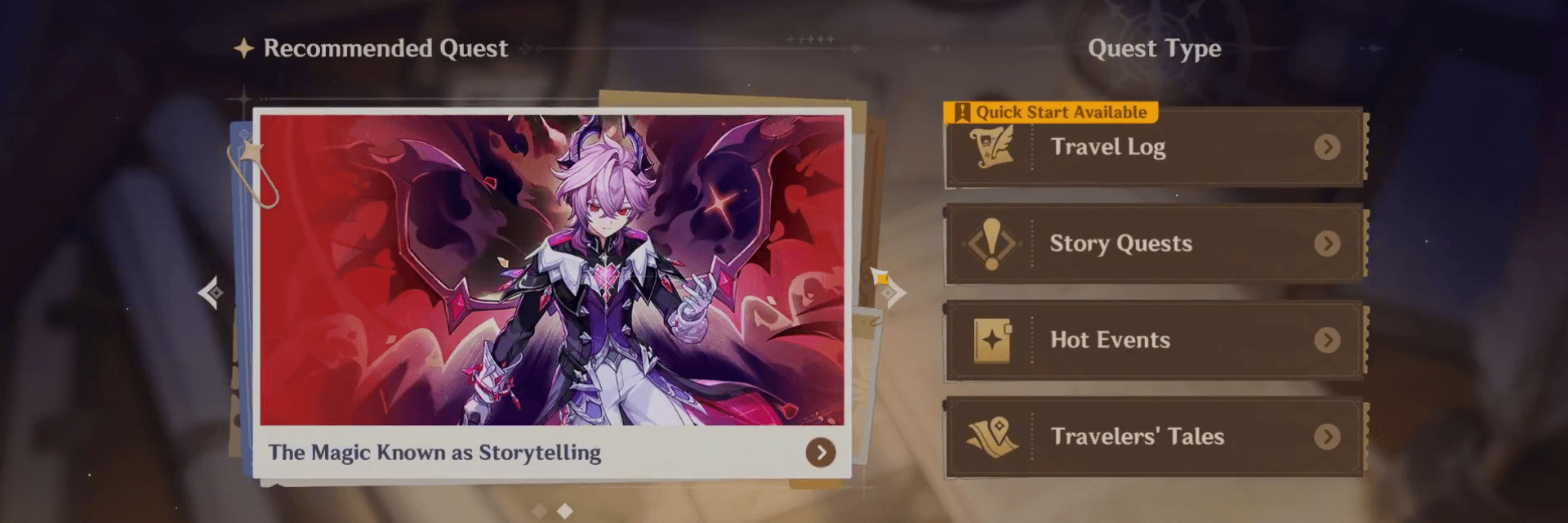Show the previous recommended quest

coord(211,293)
